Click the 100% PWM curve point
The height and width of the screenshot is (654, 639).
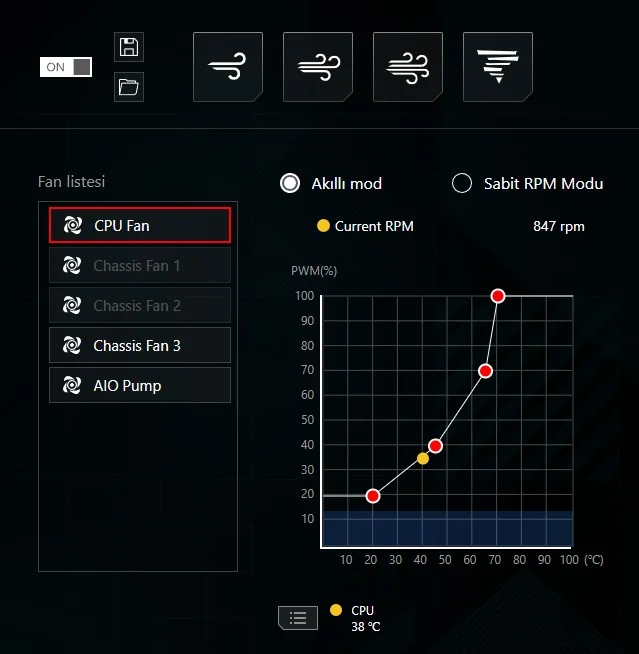[498, 296]
